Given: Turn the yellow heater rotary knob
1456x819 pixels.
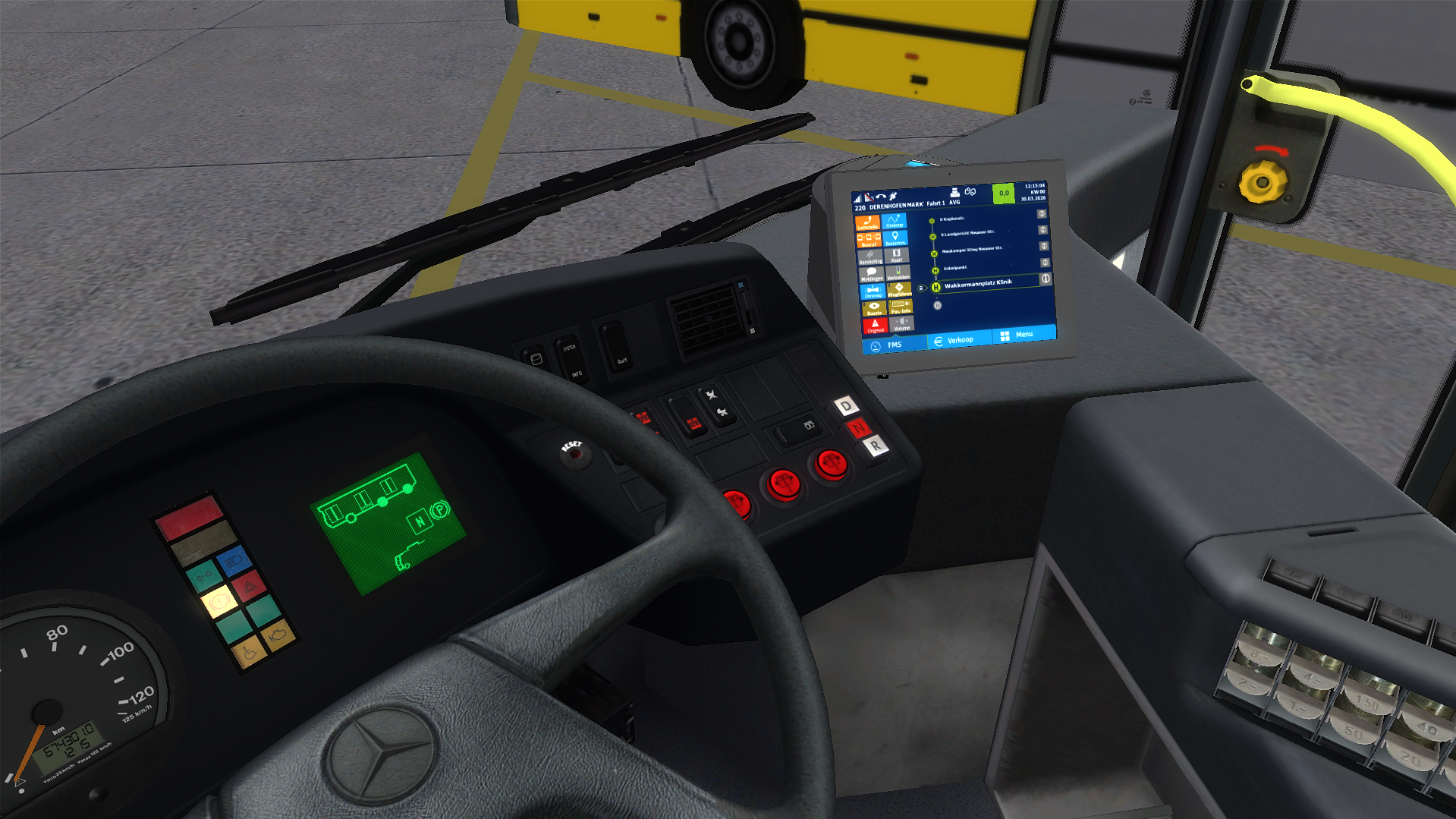Looking at the screenshot, I should pos(1261,182).
